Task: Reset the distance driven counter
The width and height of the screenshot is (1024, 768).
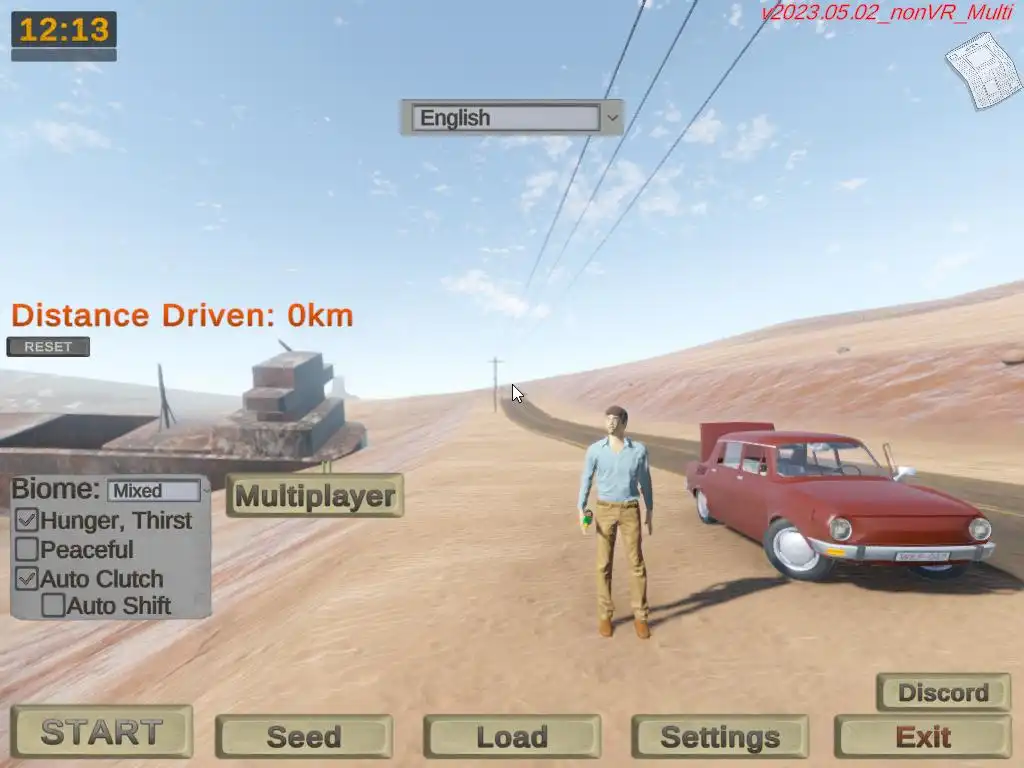Action: [x=48, y=347]
